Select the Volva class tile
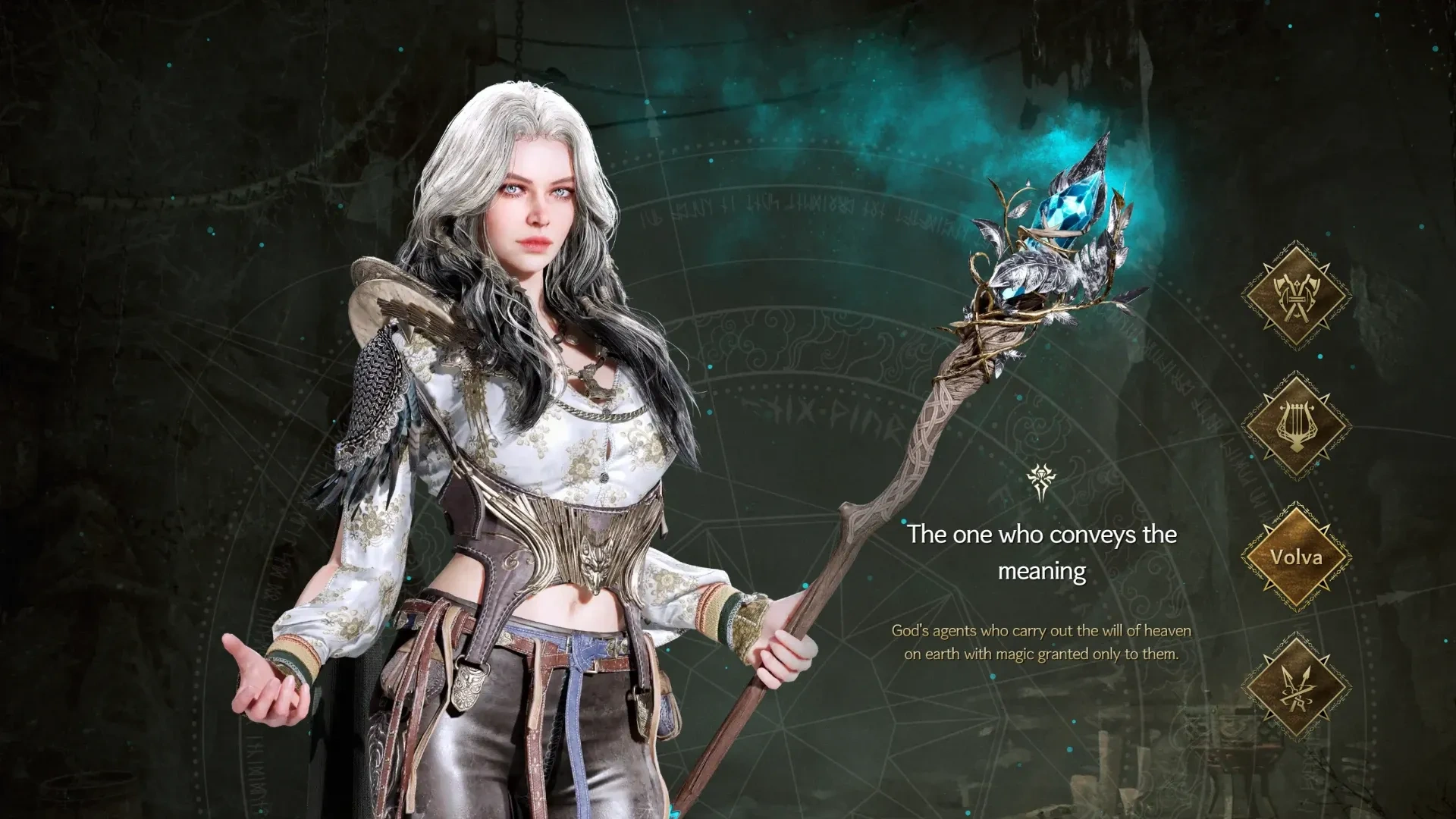The height and width of the screenshot is (819, 1456). (x=1296, y=557)
